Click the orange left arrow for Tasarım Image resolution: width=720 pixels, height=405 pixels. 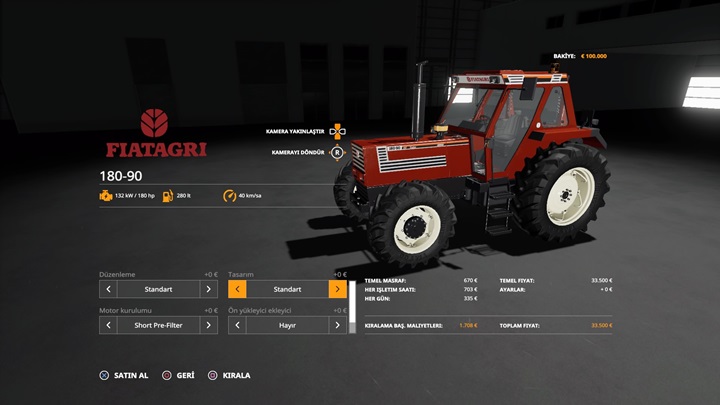coord(237,289)
